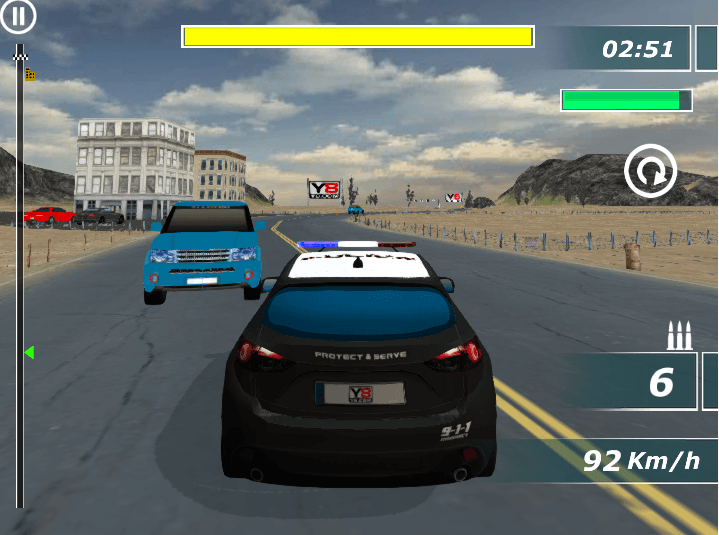
Task: Pause the game with the pause button
Action: pyautogui.click(x=19, y=16)
